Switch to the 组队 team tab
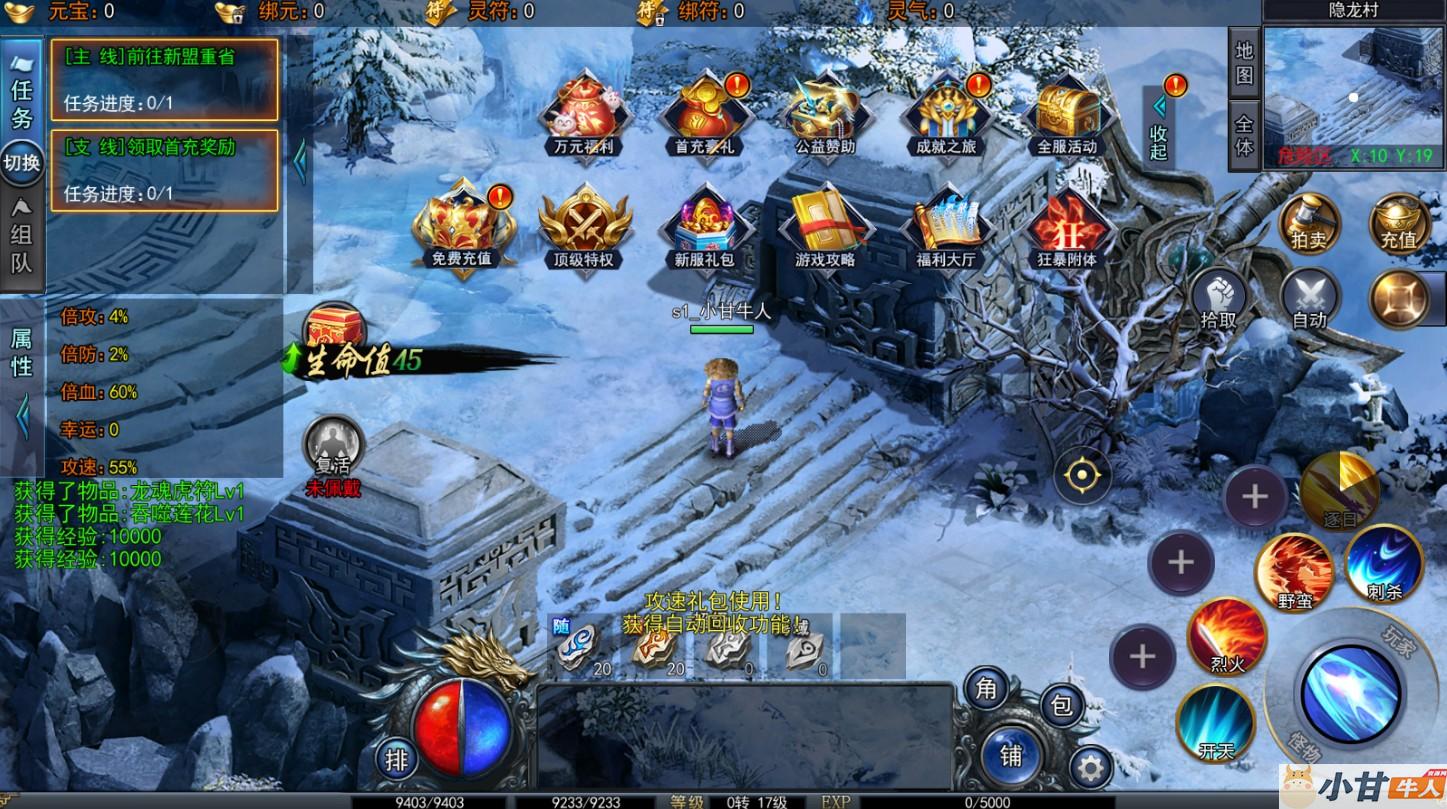 (22, 236)
